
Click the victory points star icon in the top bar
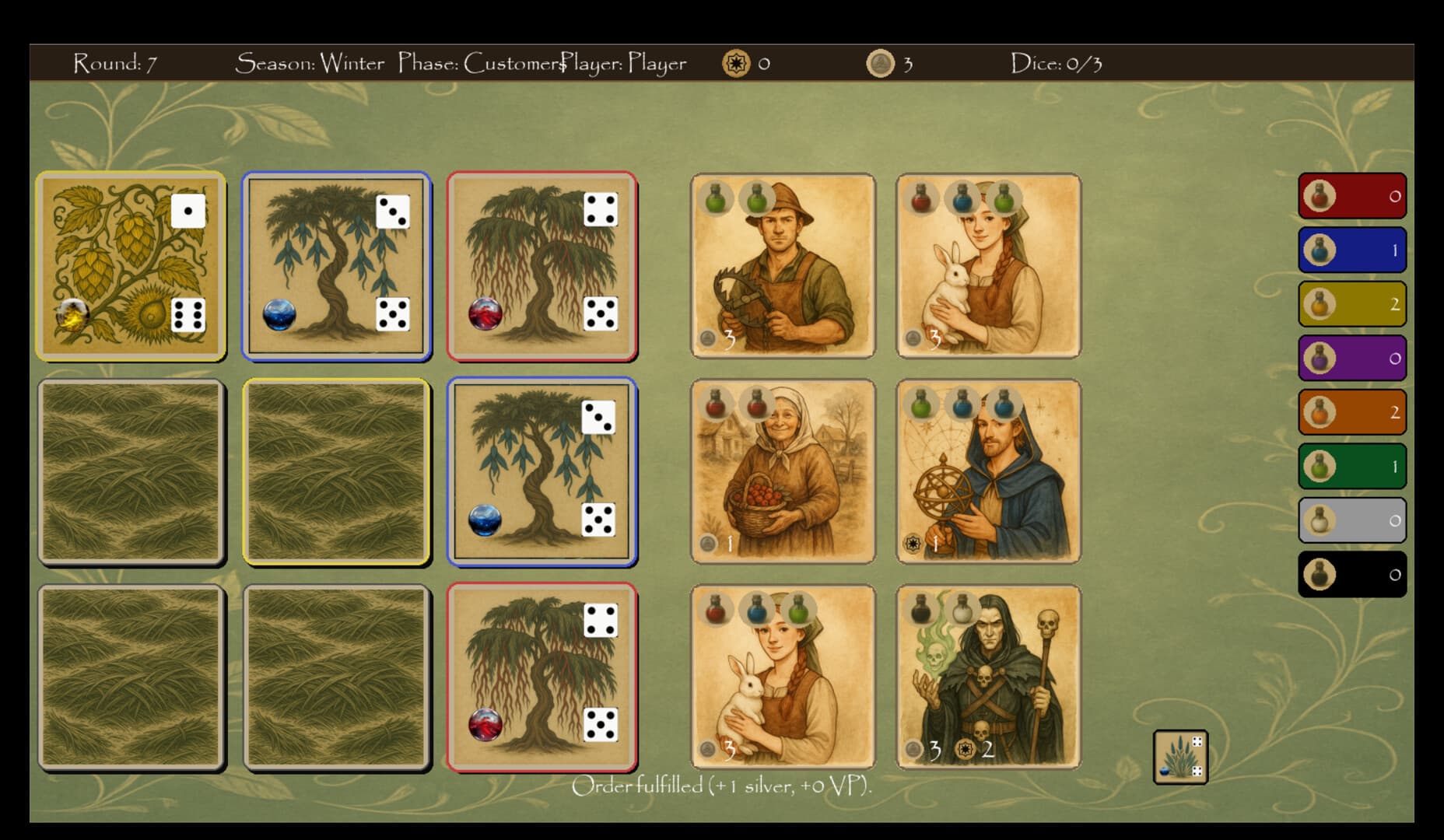pyautogui.click(x=737, y=65)
